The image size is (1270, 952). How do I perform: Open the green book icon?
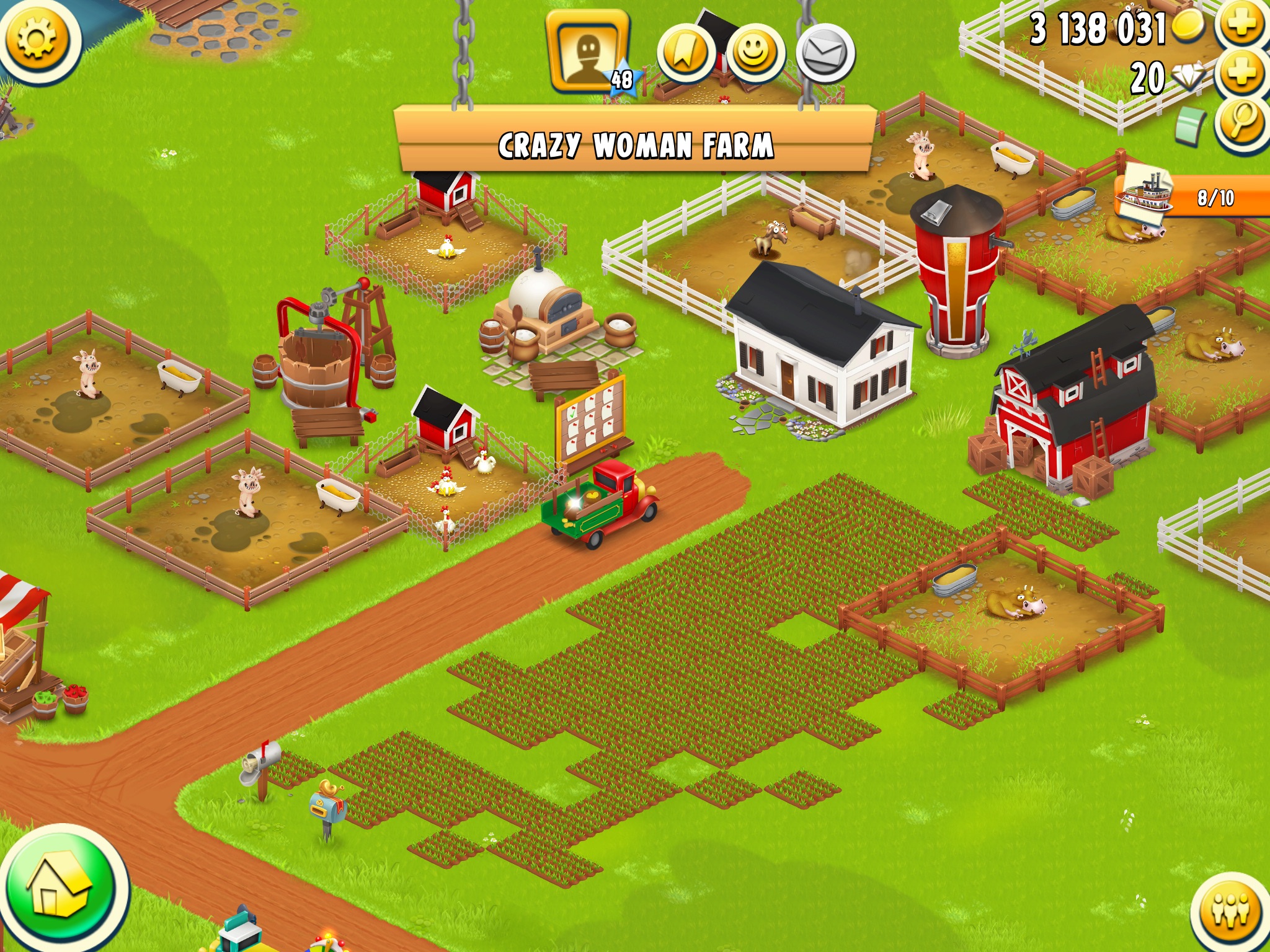pos(1189,126)
